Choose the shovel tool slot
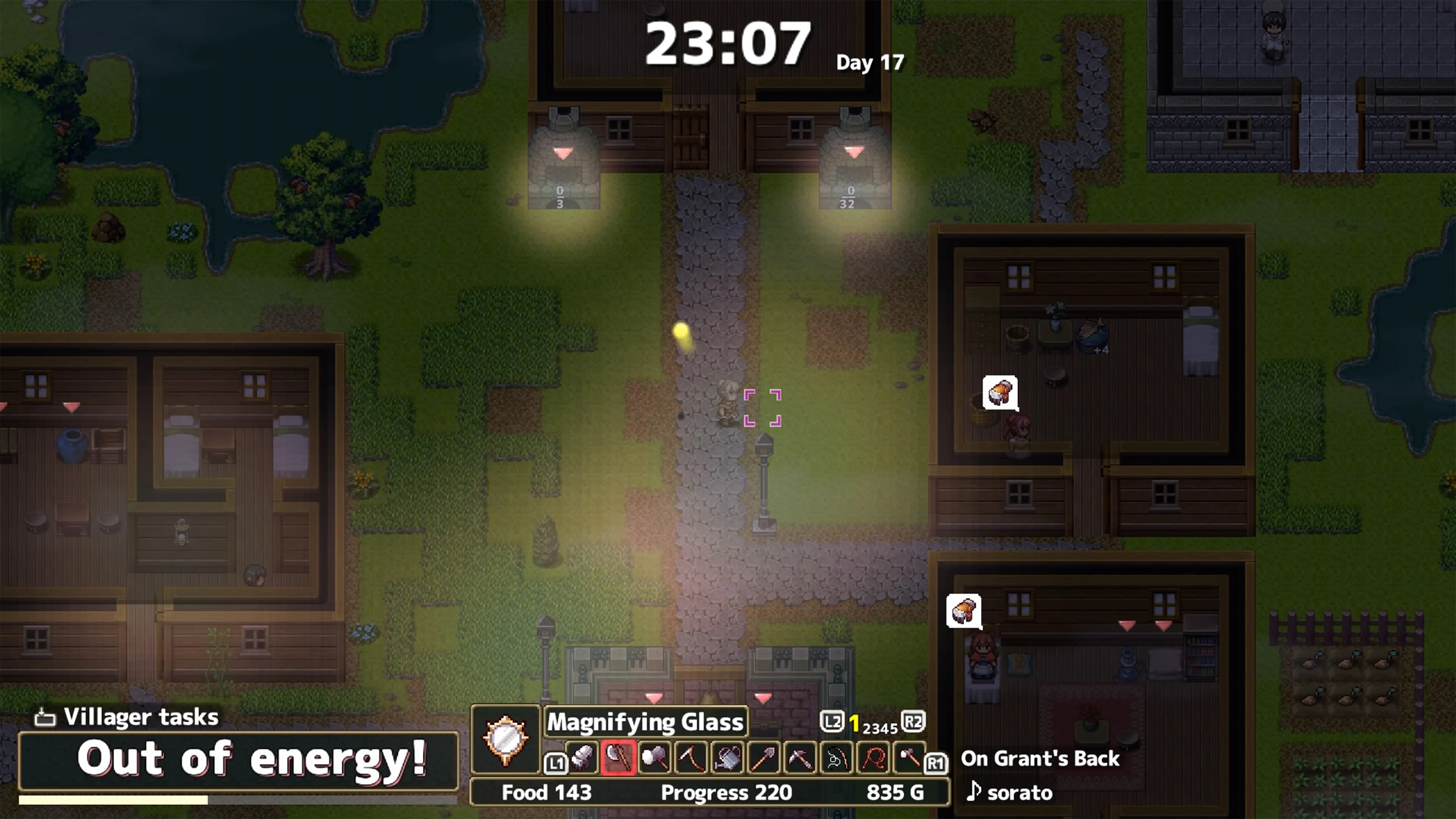1456x819 pixels. (764, 758)
